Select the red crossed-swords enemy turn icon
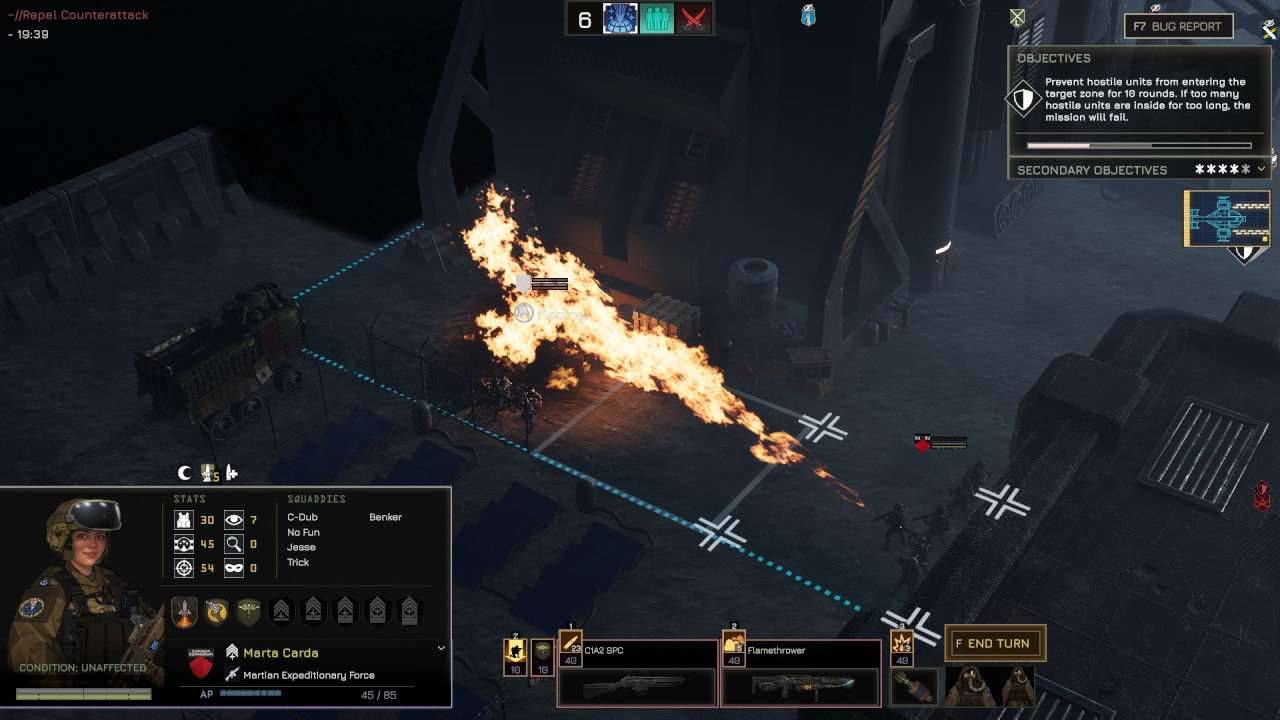Image resolution: width=1280 pixels, height=720 pixels. (x=692, y=19)
